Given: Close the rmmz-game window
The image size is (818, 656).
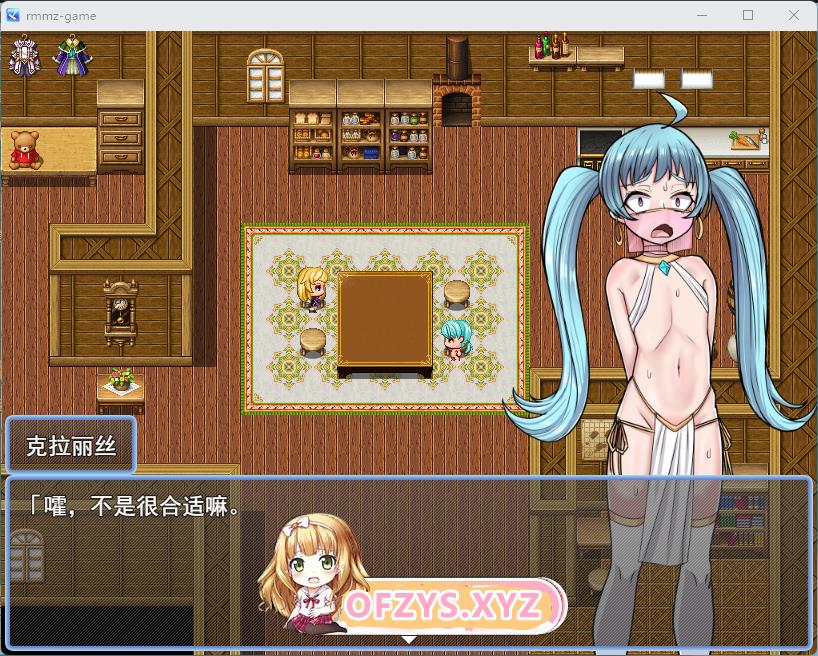Looking at the screenshot, I should (x=793, y=15).
